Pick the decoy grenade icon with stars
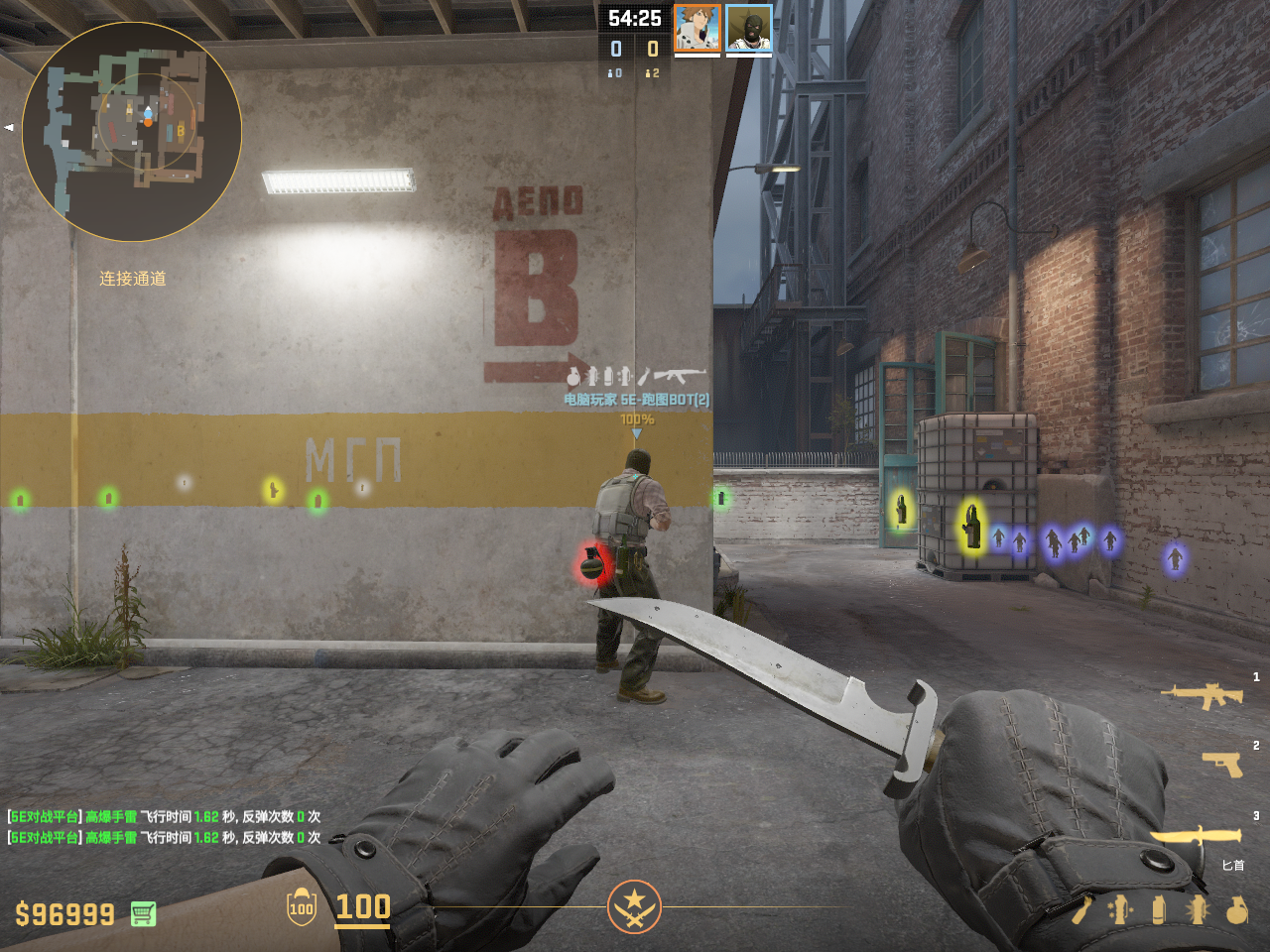 [x=1119, y=910]
